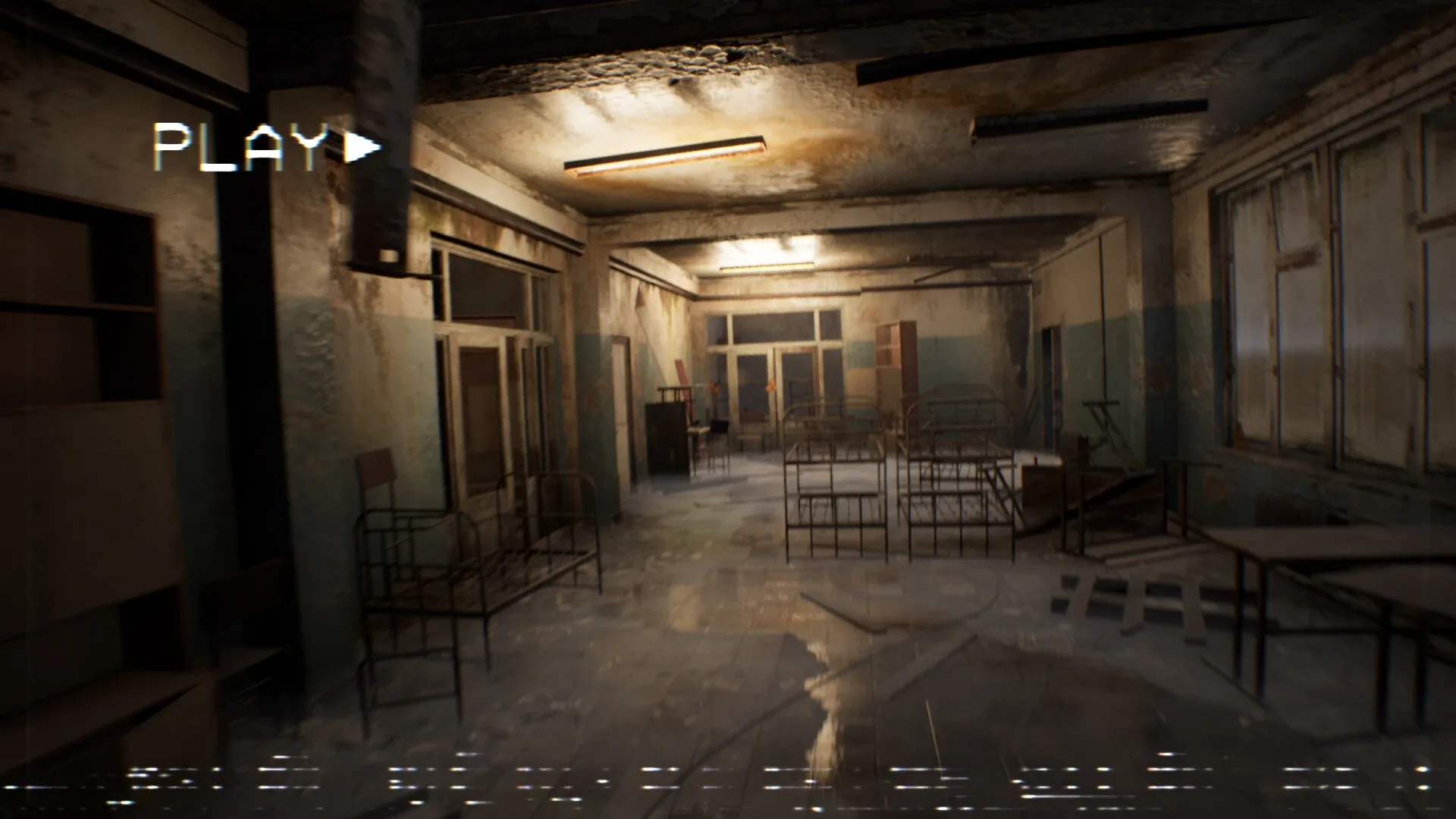Screen dimensions: 1456x819
Task: Click the glitch static at the screen bottom
Action: coord(728,777)
